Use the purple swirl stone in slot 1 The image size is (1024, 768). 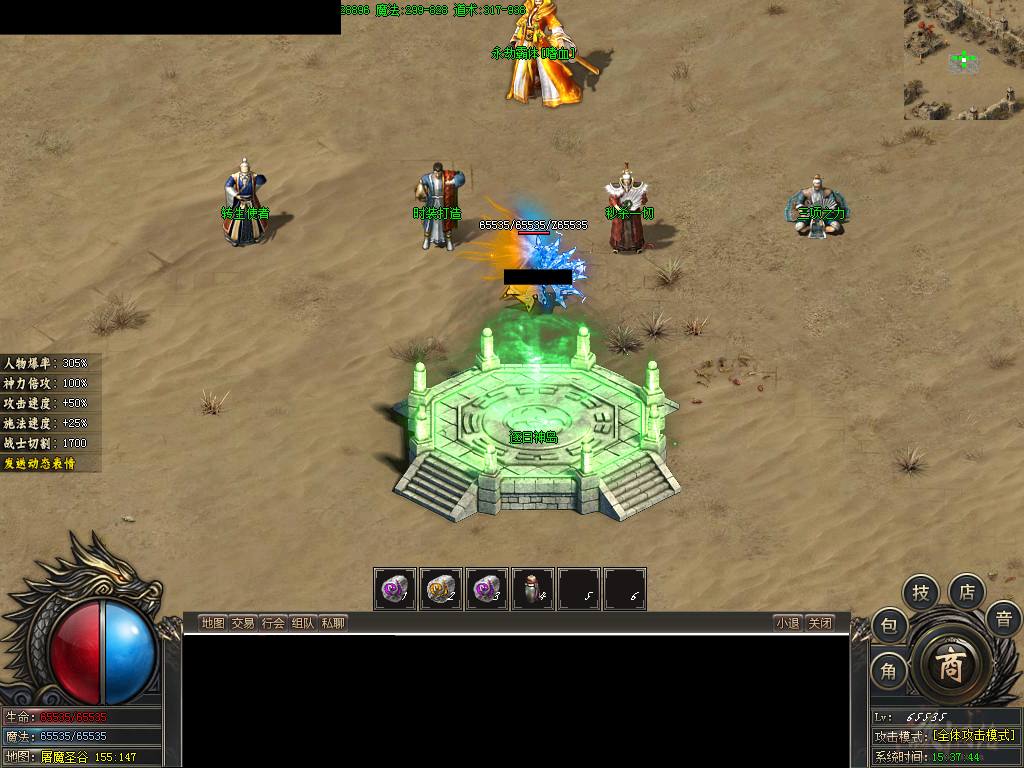click(x=395, y=589)
